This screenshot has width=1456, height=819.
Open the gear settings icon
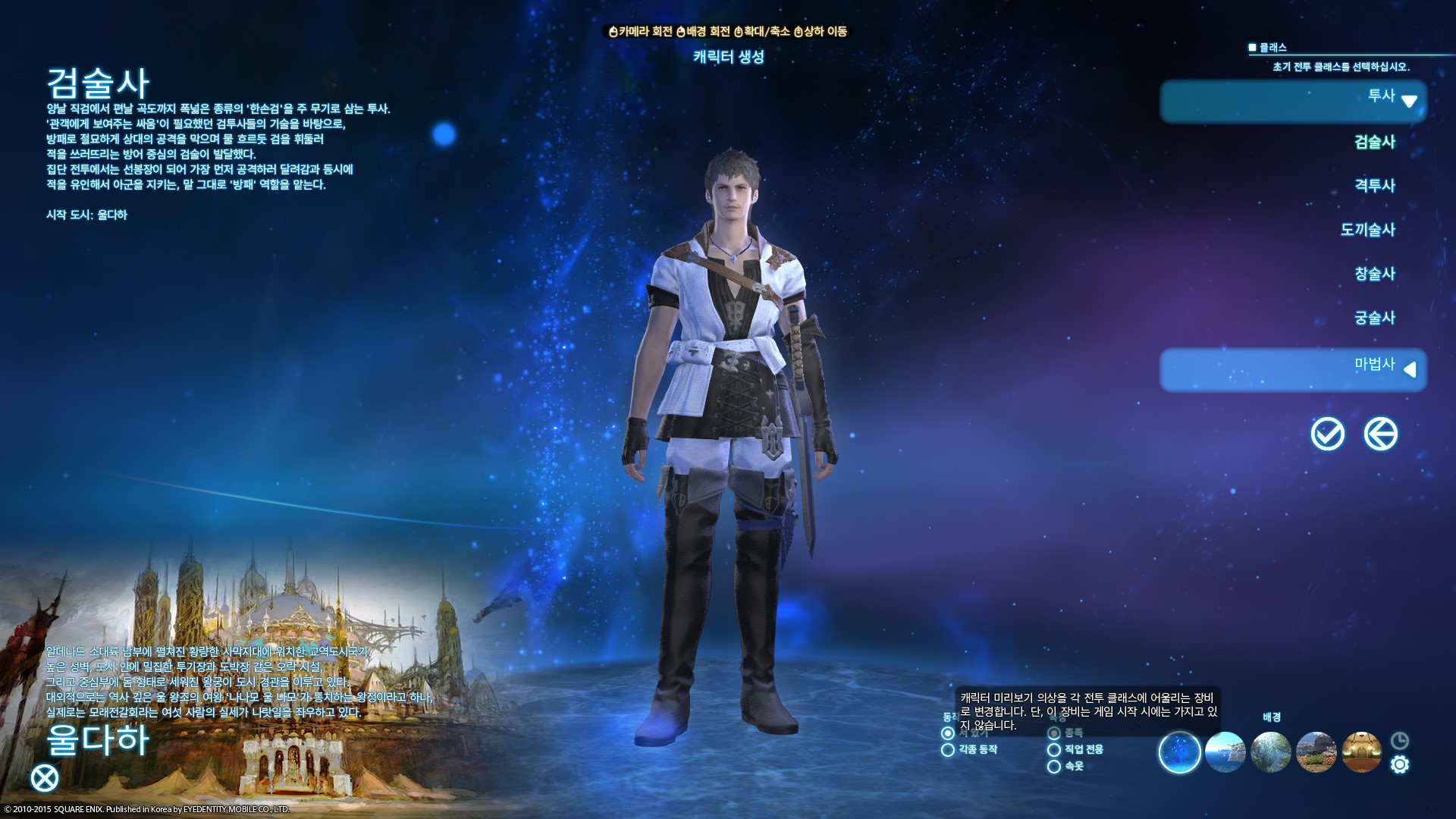1400,764
